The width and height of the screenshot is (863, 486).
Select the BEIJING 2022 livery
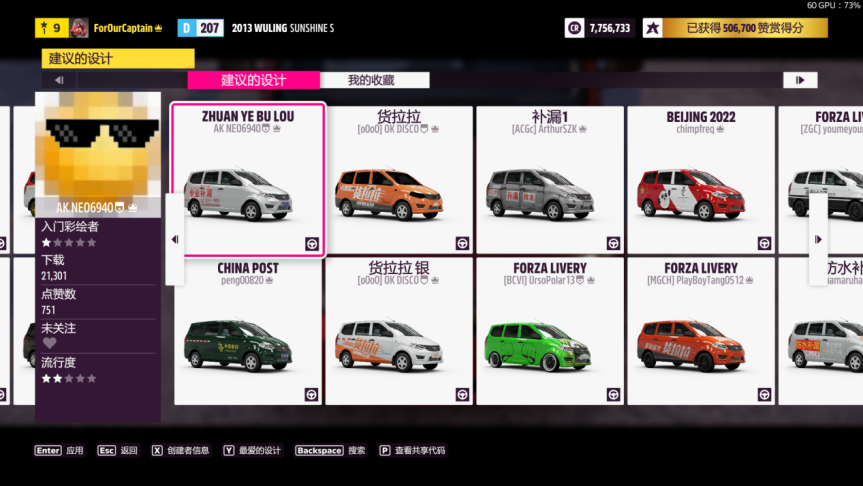click(700, 181)
